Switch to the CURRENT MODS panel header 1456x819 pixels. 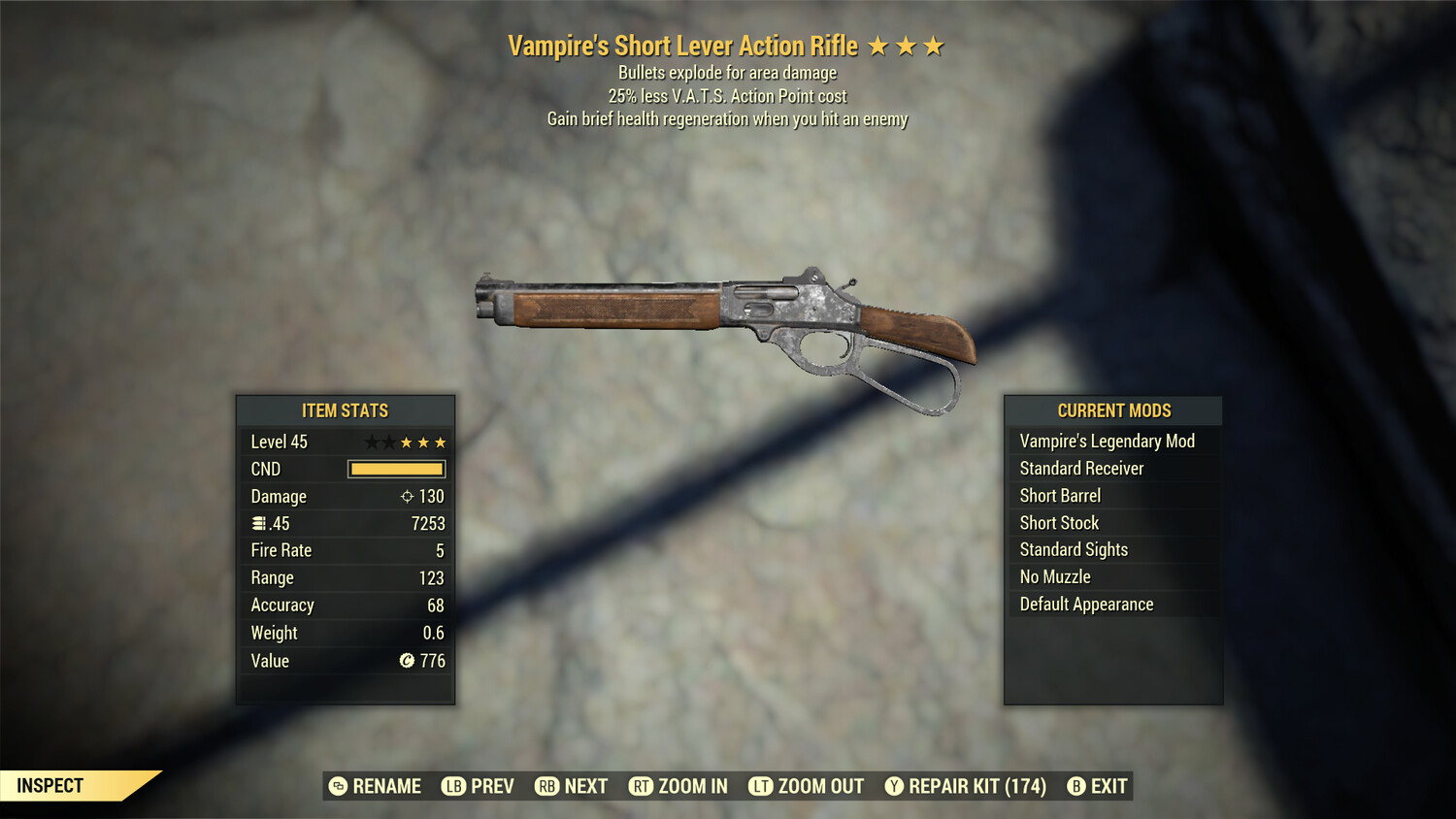pyautogui.click(x=1112, y=409)
